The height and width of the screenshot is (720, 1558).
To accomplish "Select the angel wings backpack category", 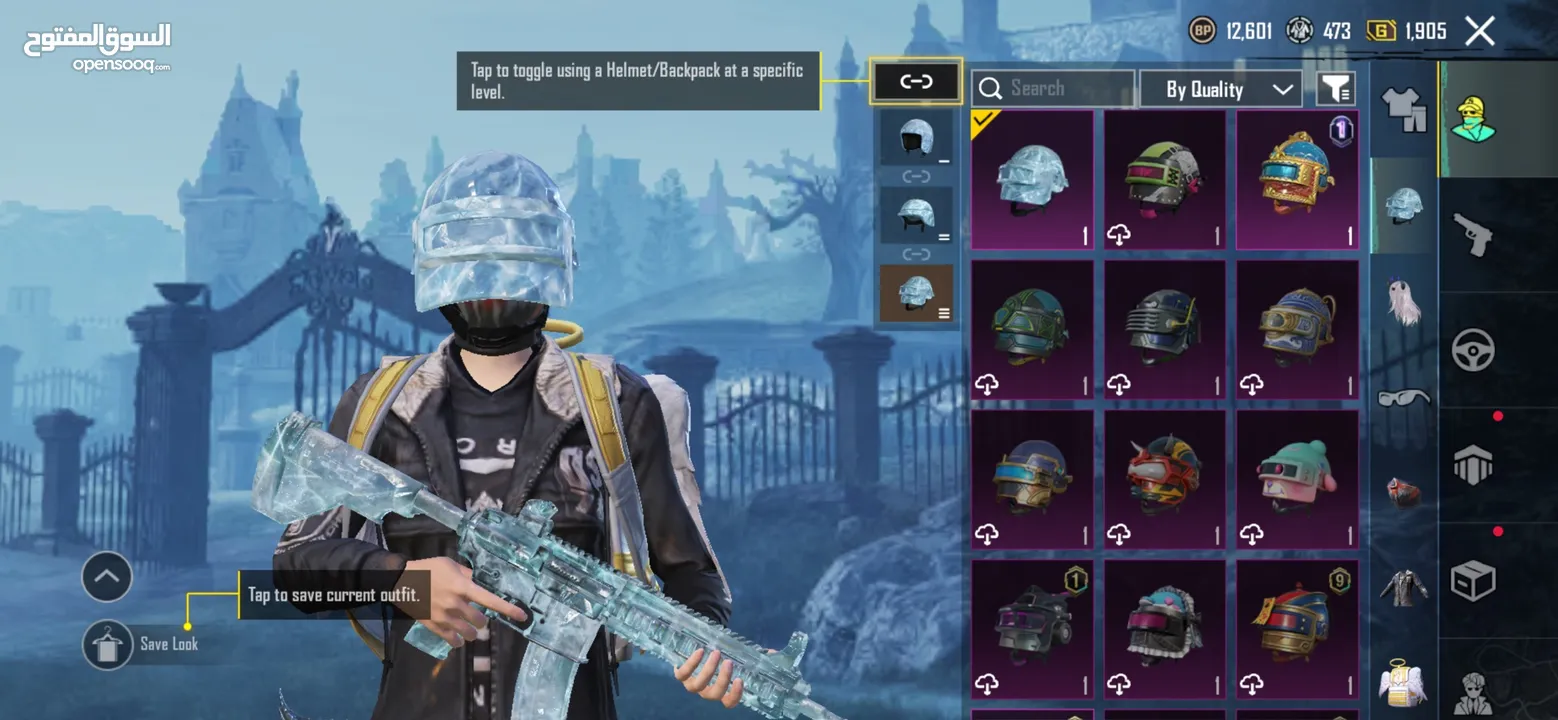I will (1403, 684).
